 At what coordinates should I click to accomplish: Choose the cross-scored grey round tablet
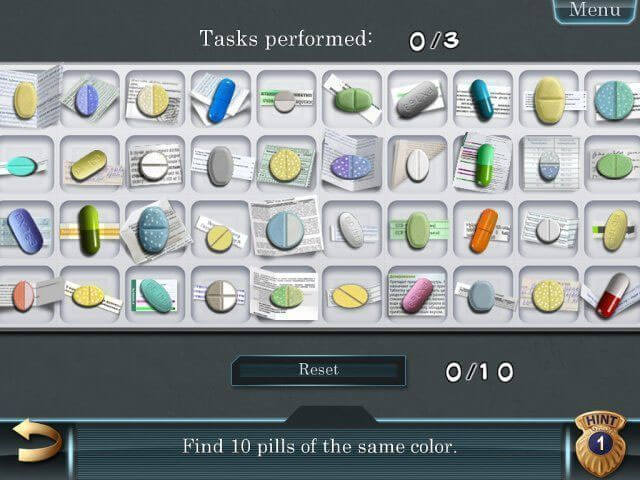(x=220, y=295)
